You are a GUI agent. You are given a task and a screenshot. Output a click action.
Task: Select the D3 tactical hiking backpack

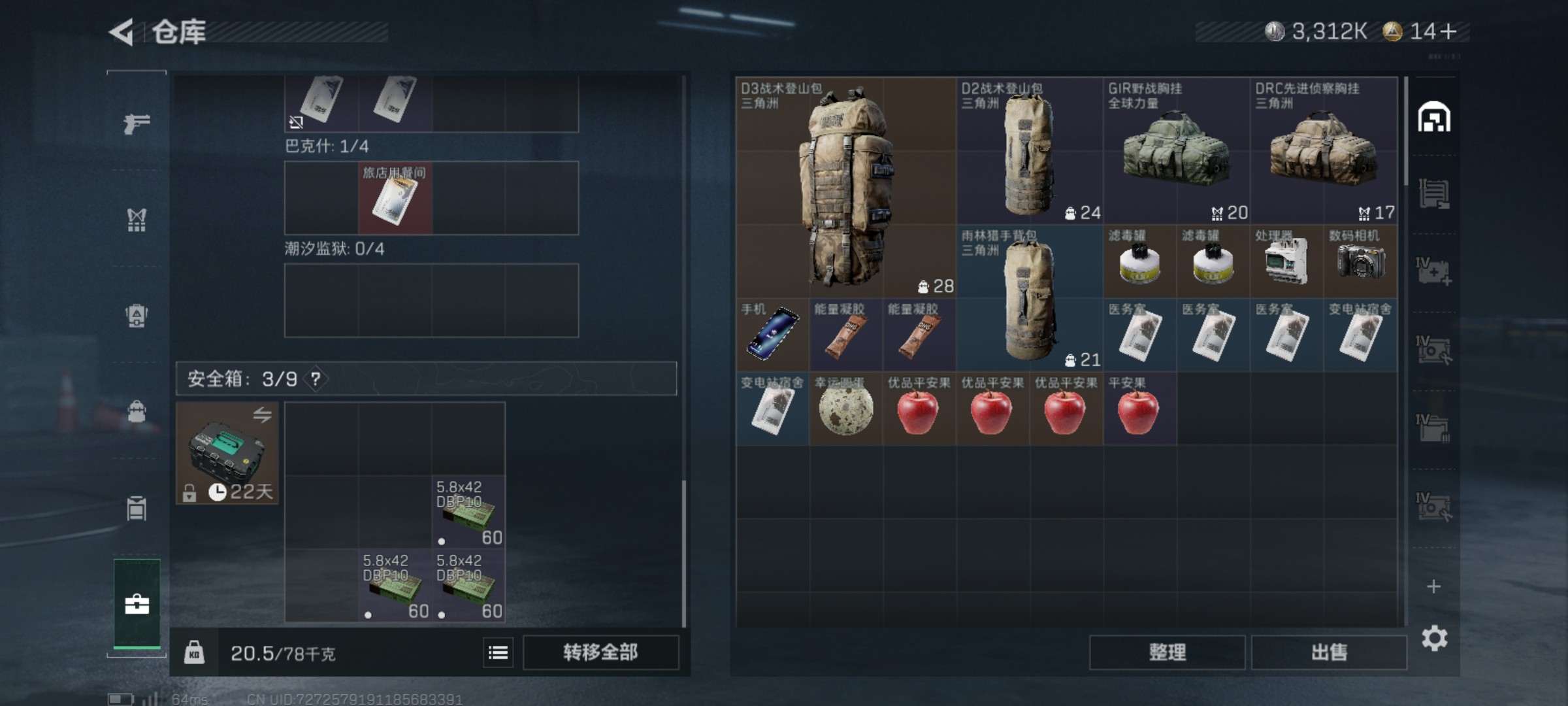click(846, 188)
